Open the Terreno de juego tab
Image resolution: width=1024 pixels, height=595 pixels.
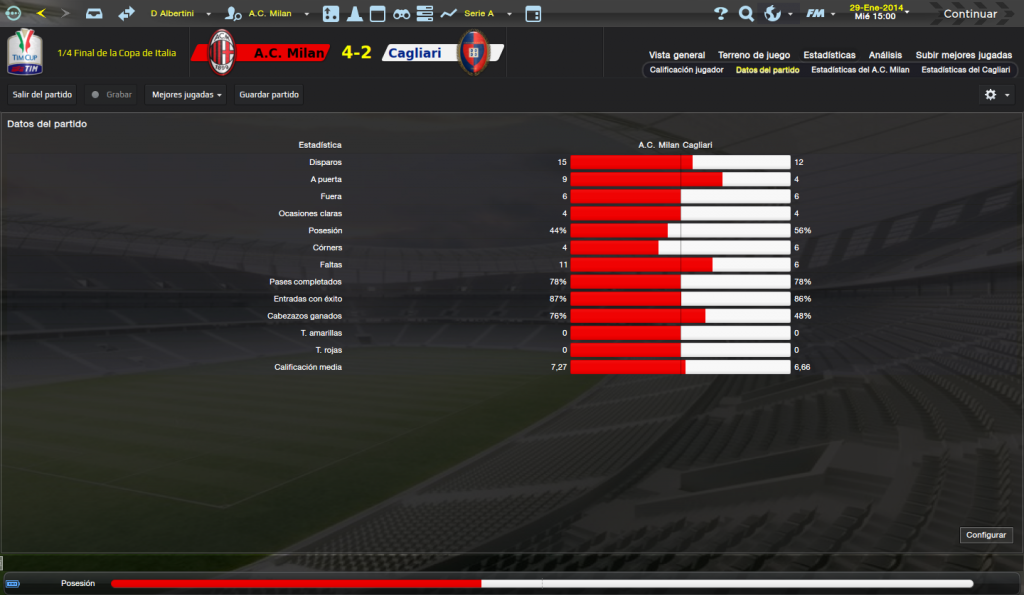point(754,55)
